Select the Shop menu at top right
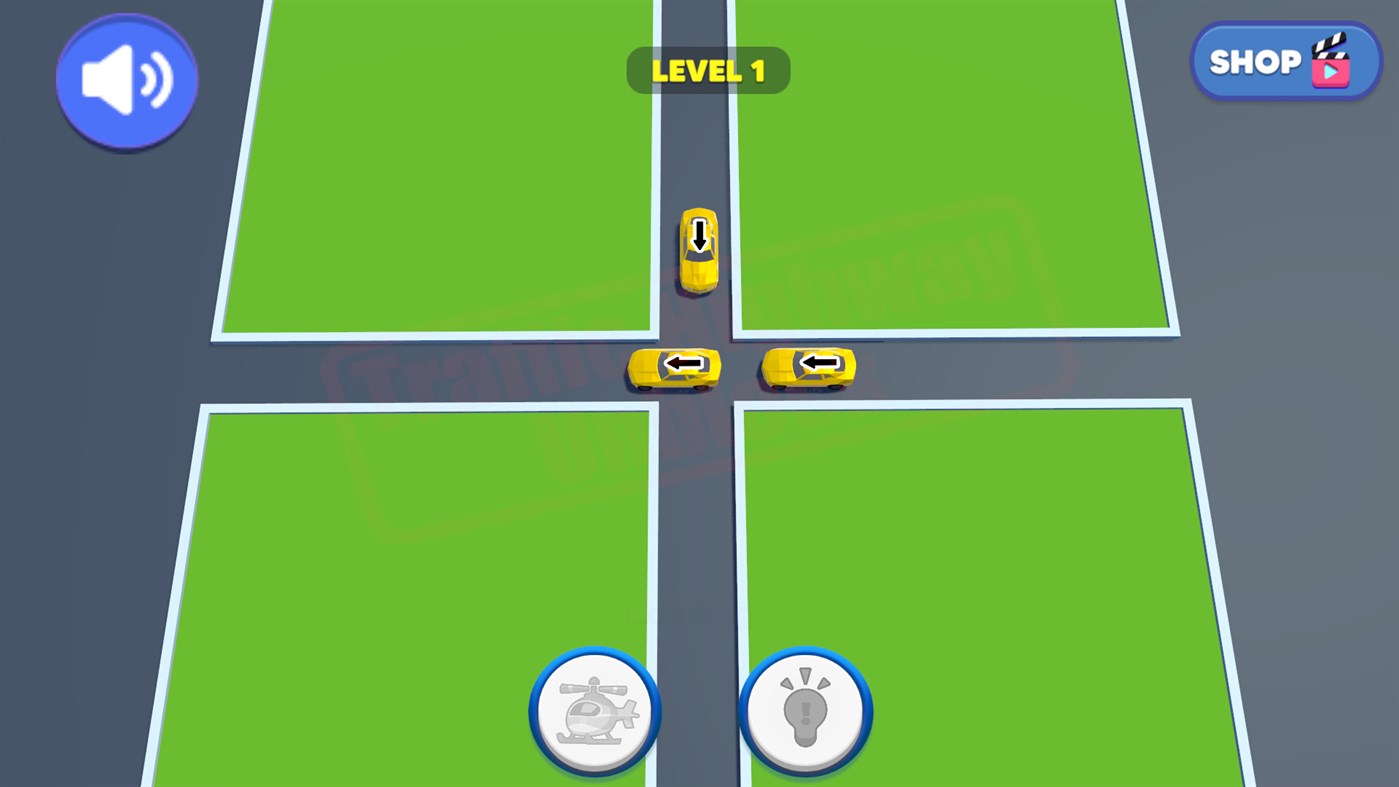The height and width of the screenshot is (787, 1399). 1284,60
